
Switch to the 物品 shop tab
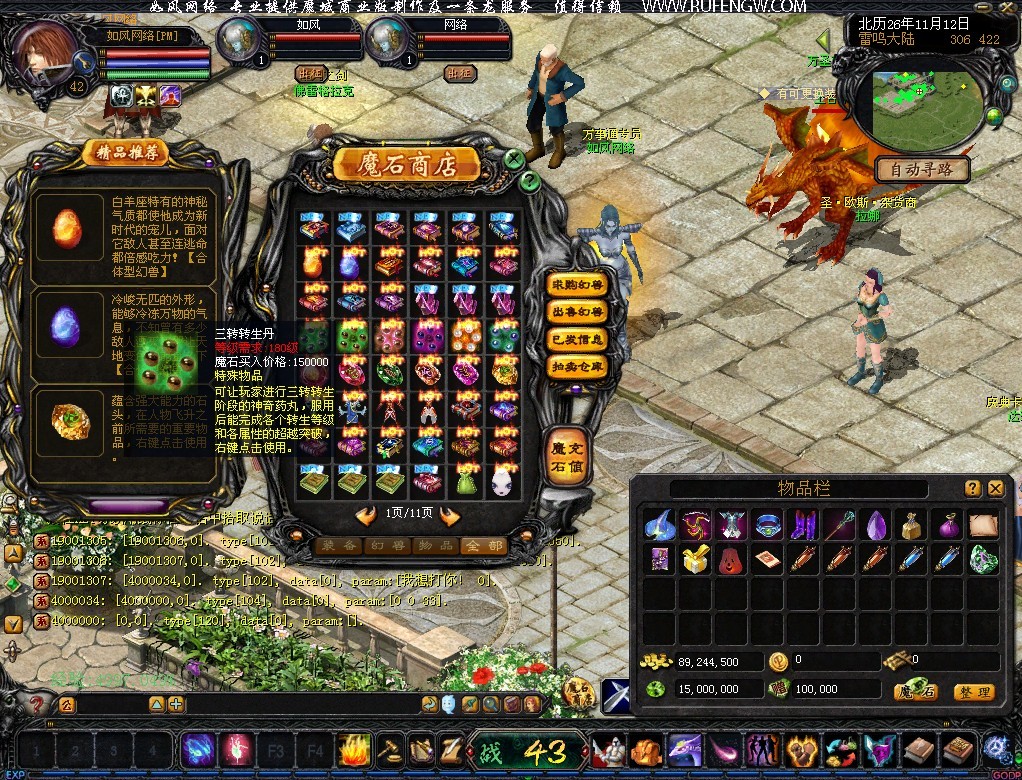[x=434, y=546]
